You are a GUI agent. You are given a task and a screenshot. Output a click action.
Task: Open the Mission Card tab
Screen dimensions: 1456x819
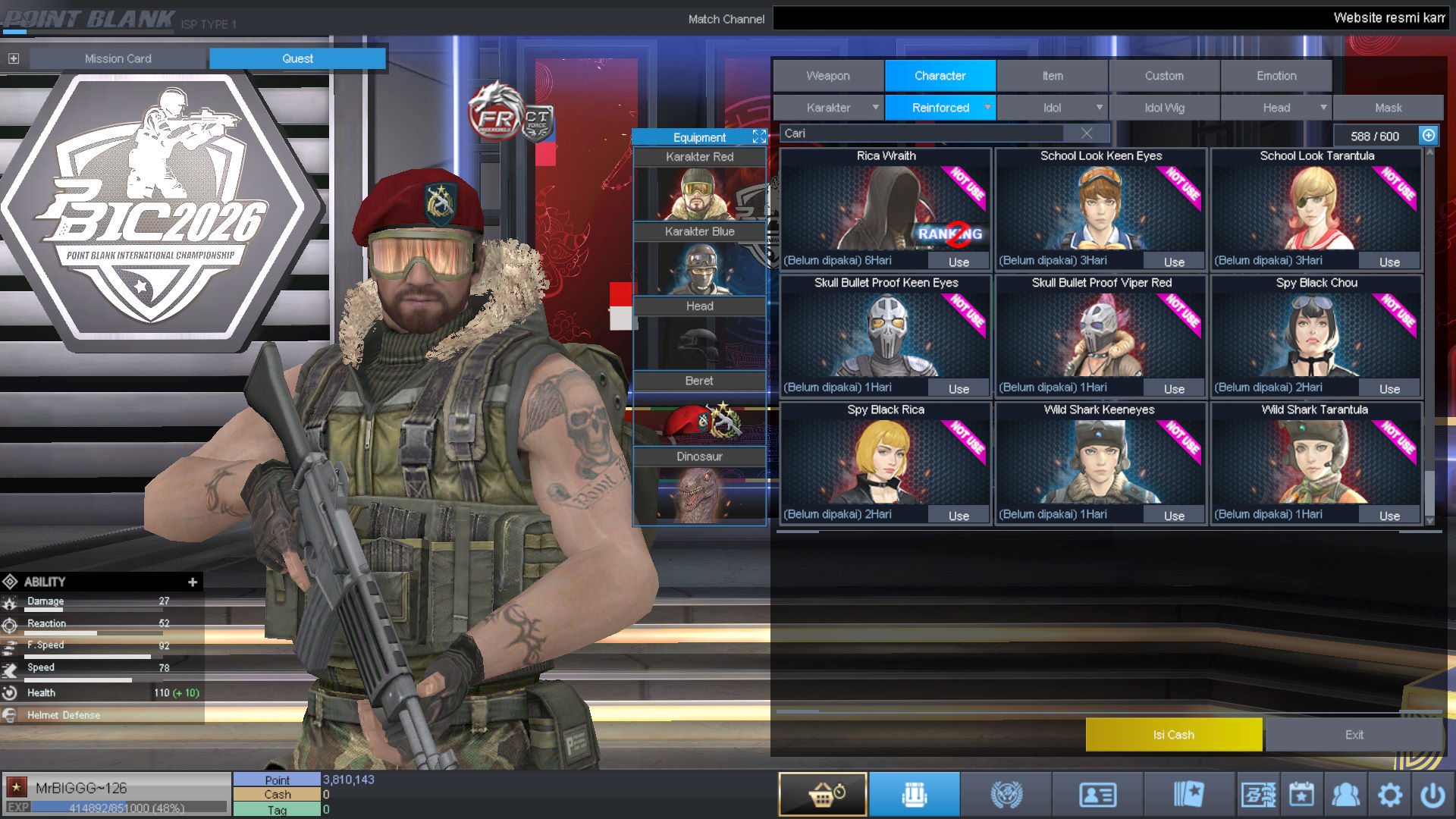(118, 58)
